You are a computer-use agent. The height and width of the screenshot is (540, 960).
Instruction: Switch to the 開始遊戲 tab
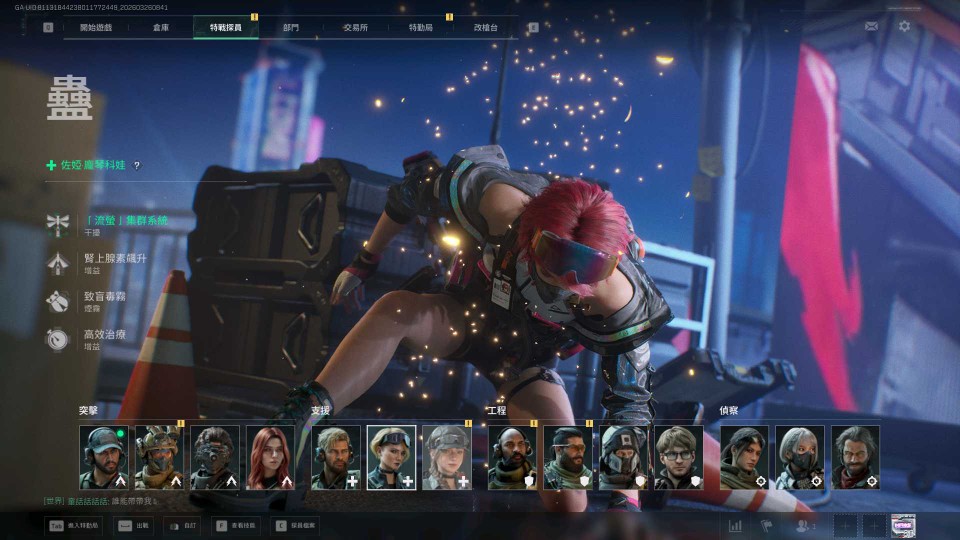point(96,28)
